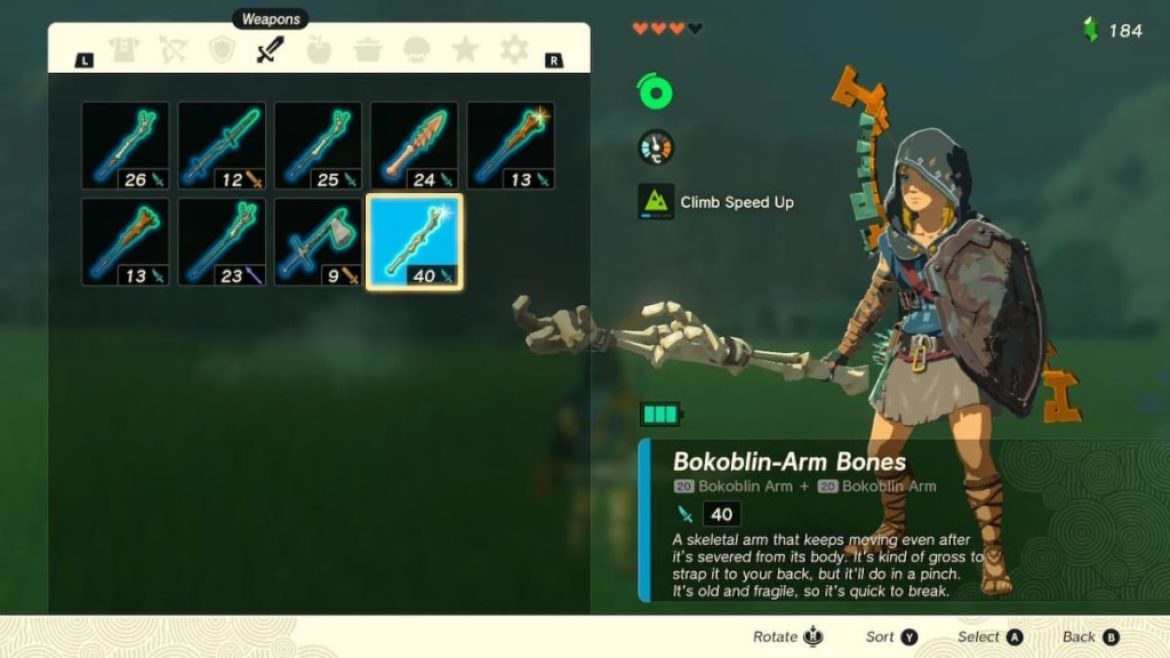The height and width of the screenshot is (658, 1170).
Task: Select the sword slot showing attack 12
Action: [x=222, y=145]
